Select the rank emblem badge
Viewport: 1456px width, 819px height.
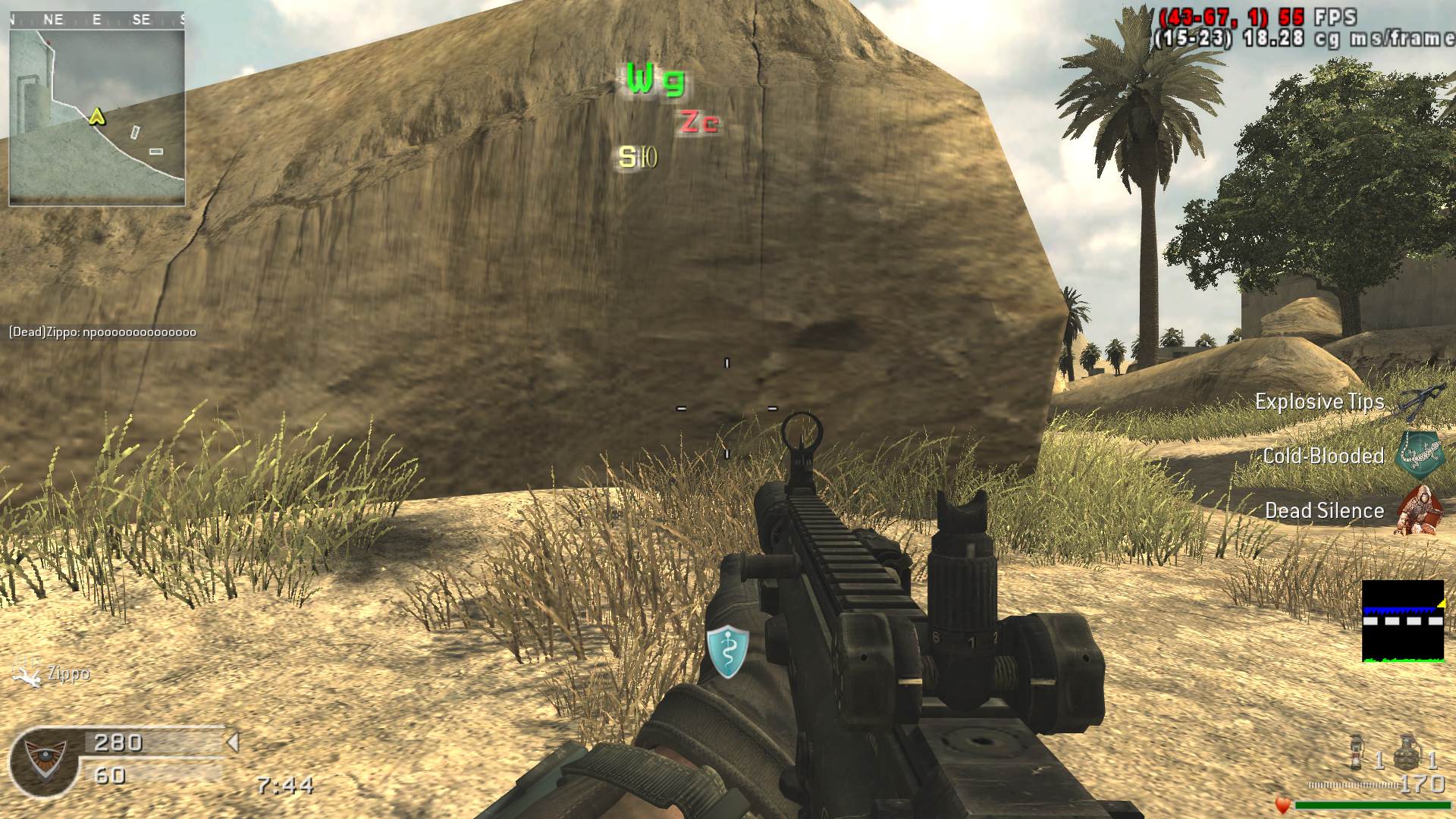(x=45, y=761)
